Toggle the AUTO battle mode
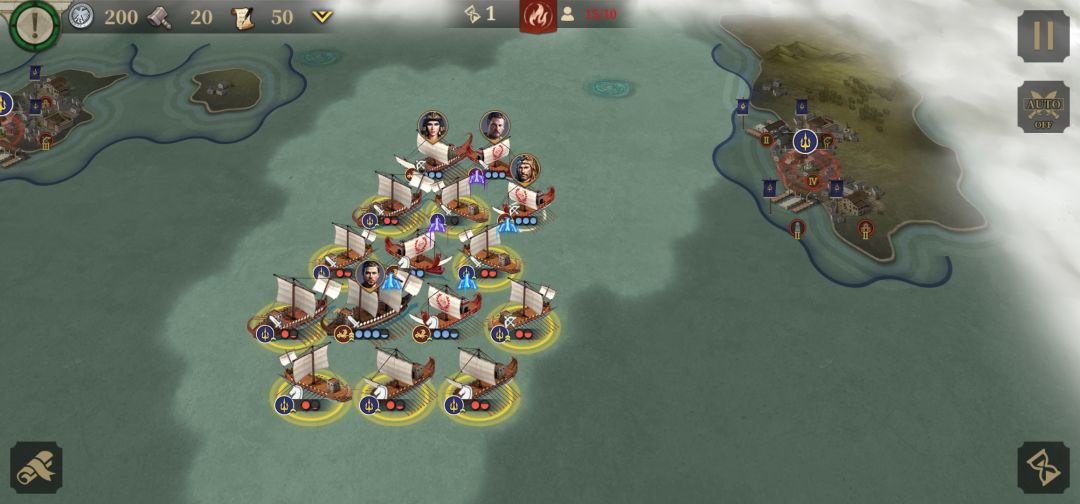This screenshot has width=1080, height=504. click(x=1043, y=107)
